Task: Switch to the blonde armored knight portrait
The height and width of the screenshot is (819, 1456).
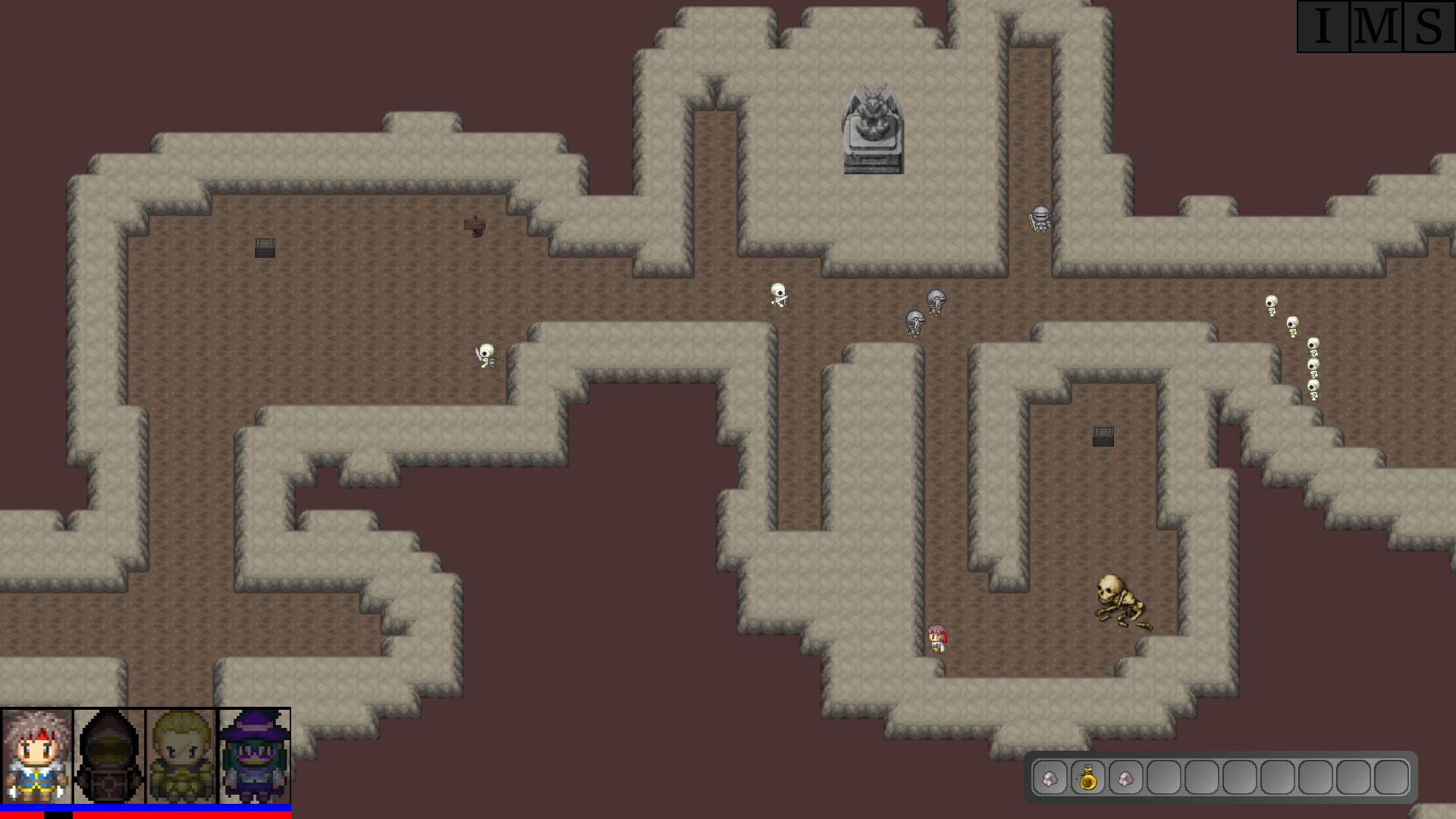Action: (182, 756)
